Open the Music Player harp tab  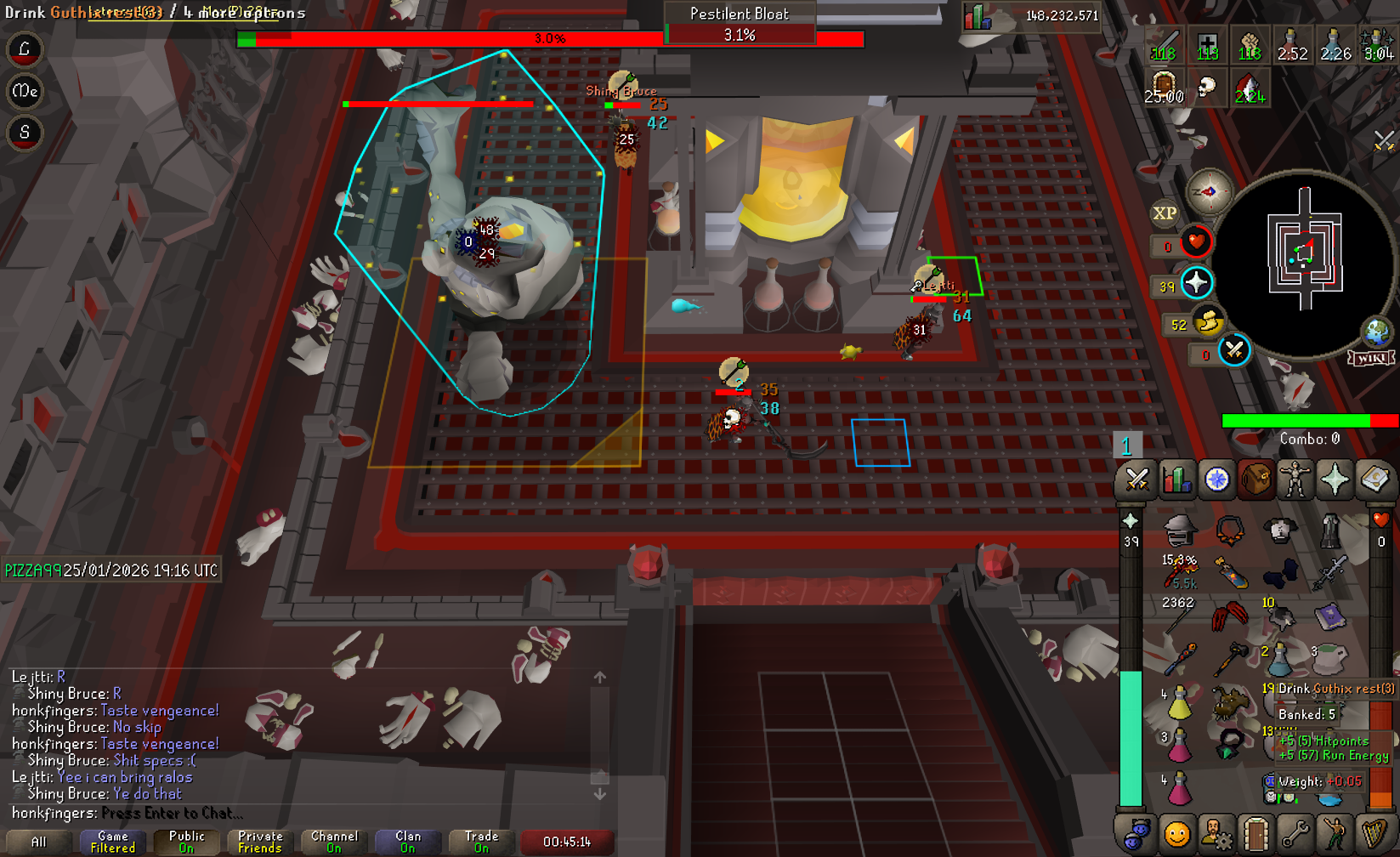pos(1374,835)
